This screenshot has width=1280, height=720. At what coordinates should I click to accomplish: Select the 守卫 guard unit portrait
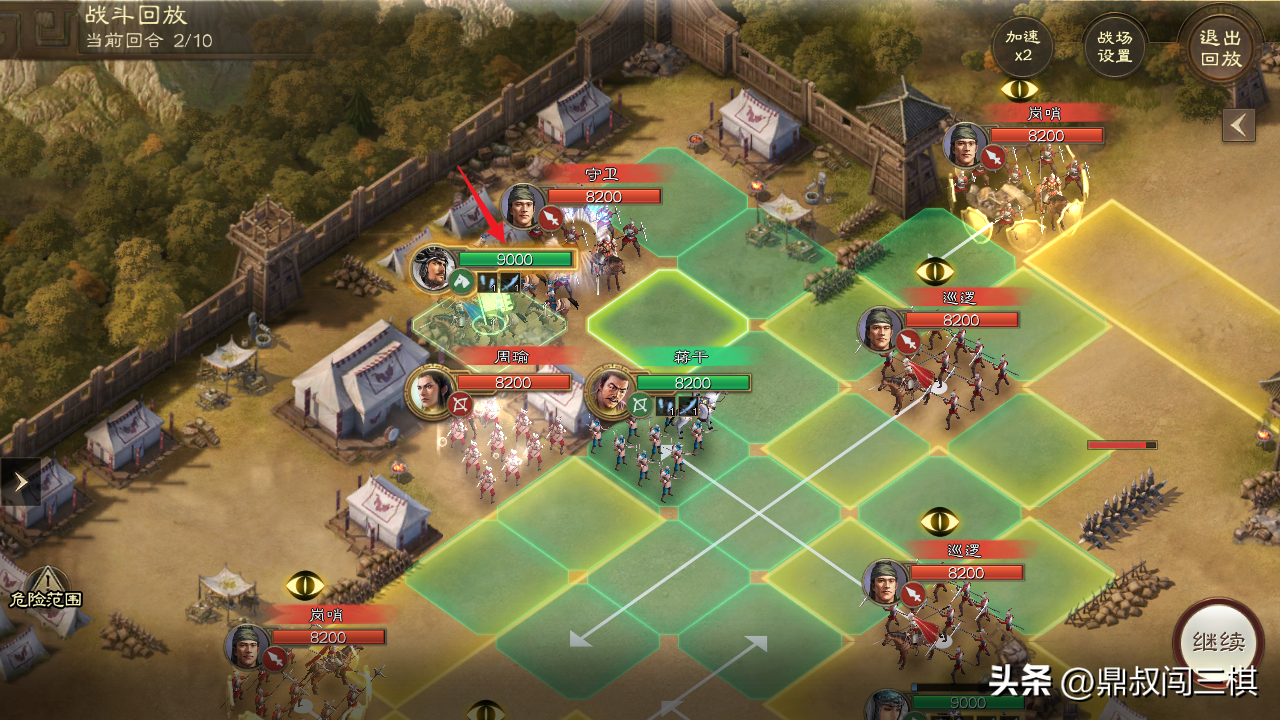coord(523,206)
